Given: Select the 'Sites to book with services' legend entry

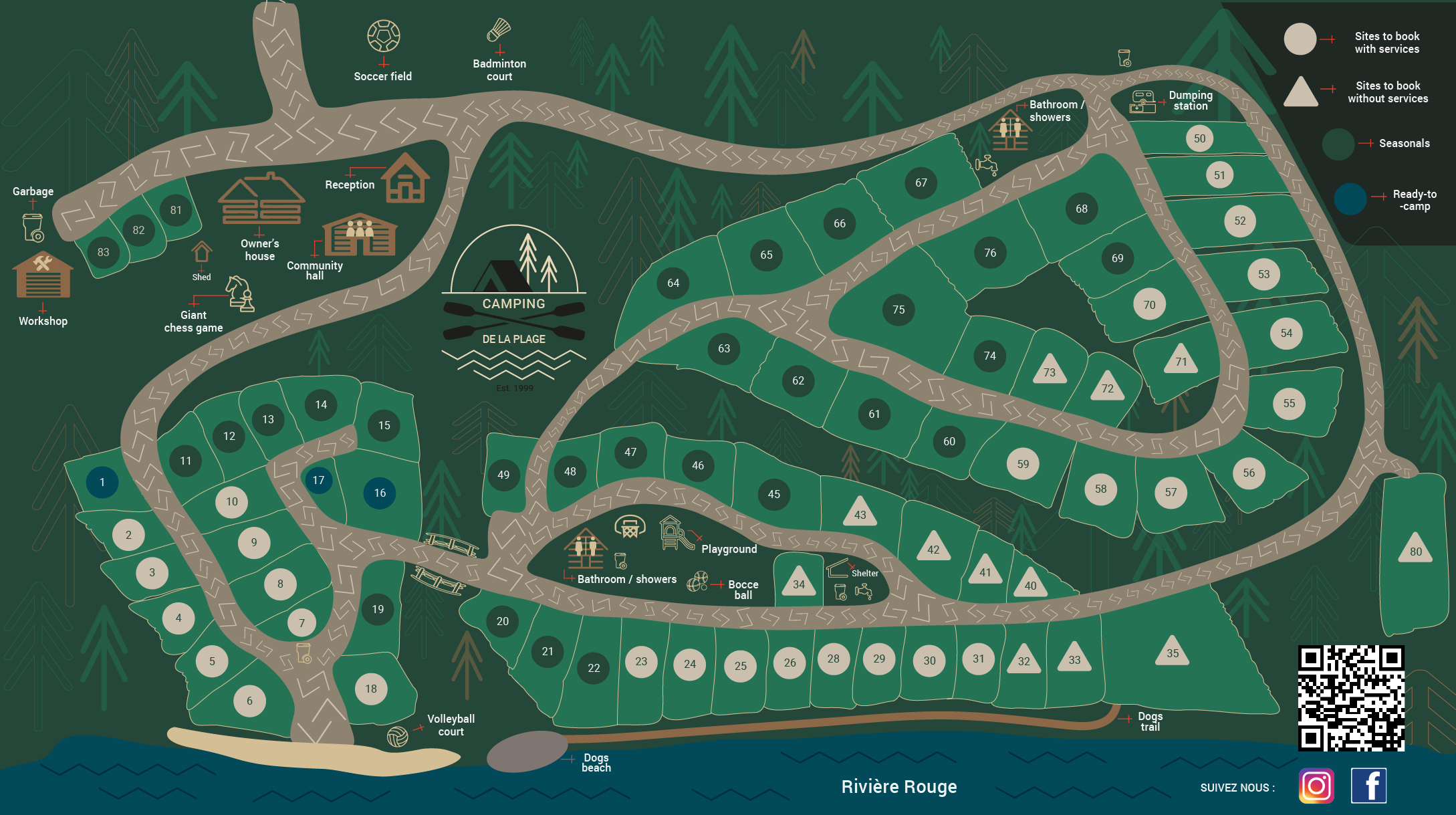Looking at the screenshot, I should 1300,39.
